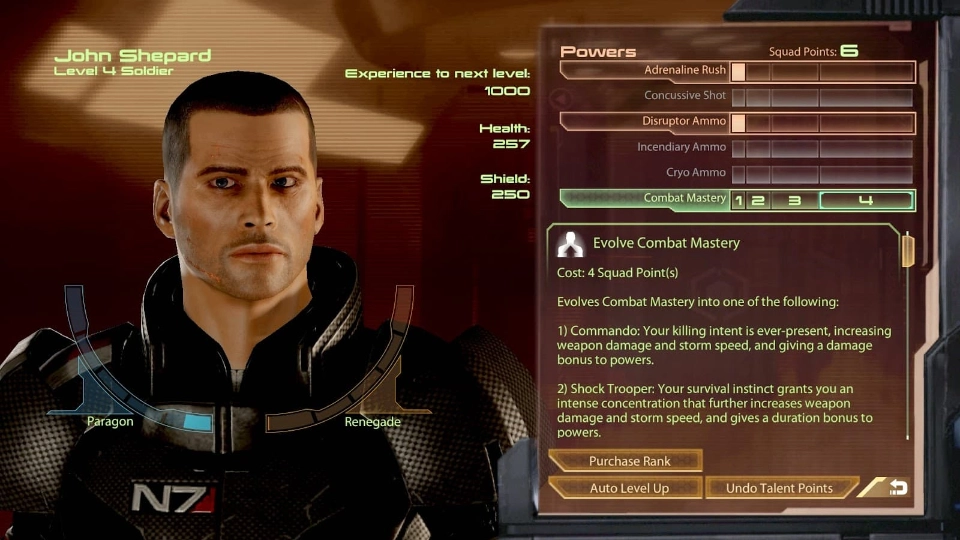Highlight the Combat Mastery power label

[x=684, y=199]
